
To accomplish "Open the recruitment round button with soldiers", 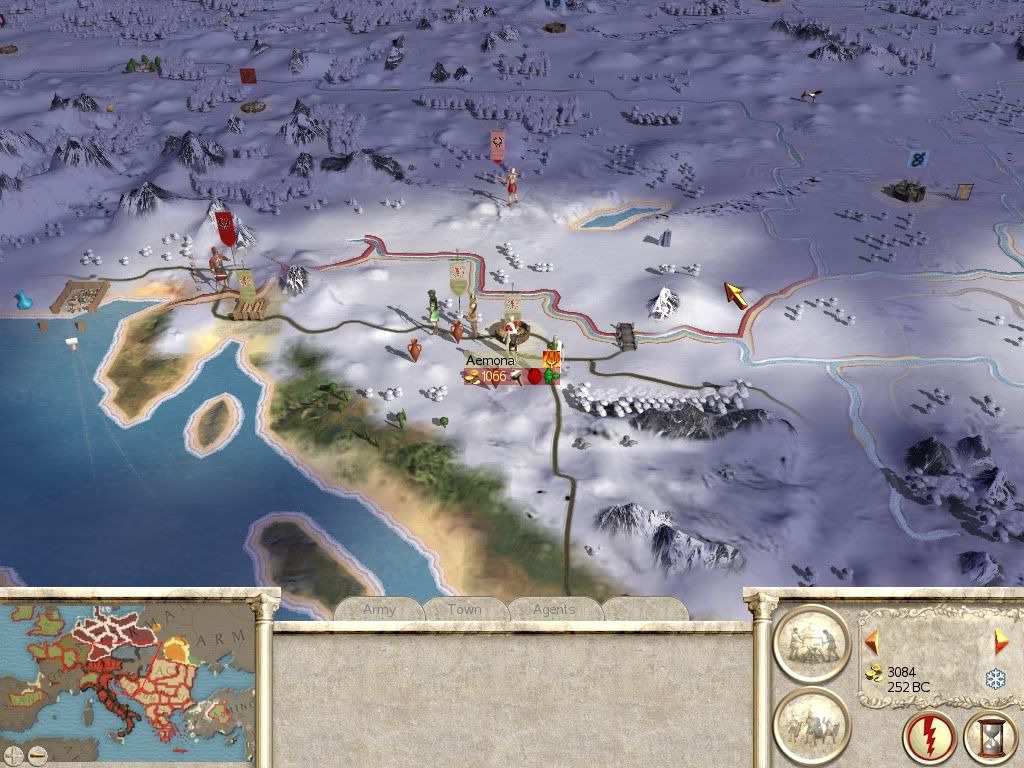I will pos(810,725).
